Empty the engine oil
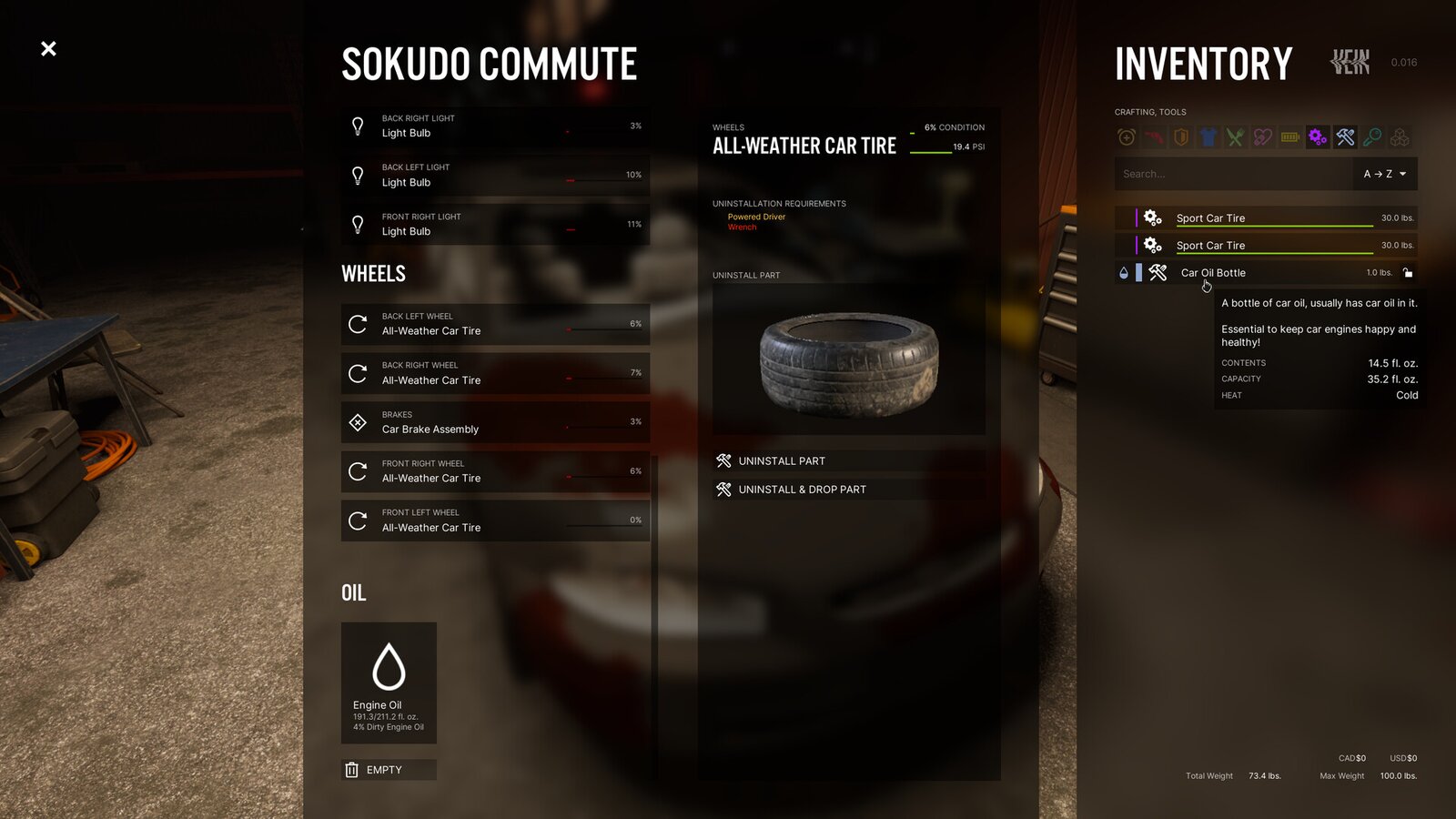The width and height of the screenshot is (1456, 819). tap(389, 770)
